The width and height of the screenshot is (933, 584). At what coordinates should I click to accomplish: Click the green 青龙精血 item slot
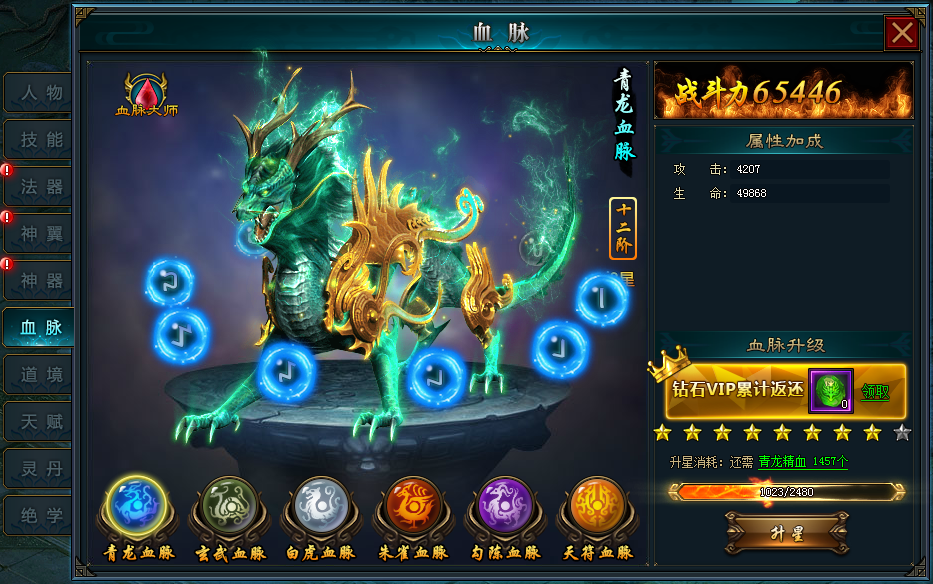(830, 390)
